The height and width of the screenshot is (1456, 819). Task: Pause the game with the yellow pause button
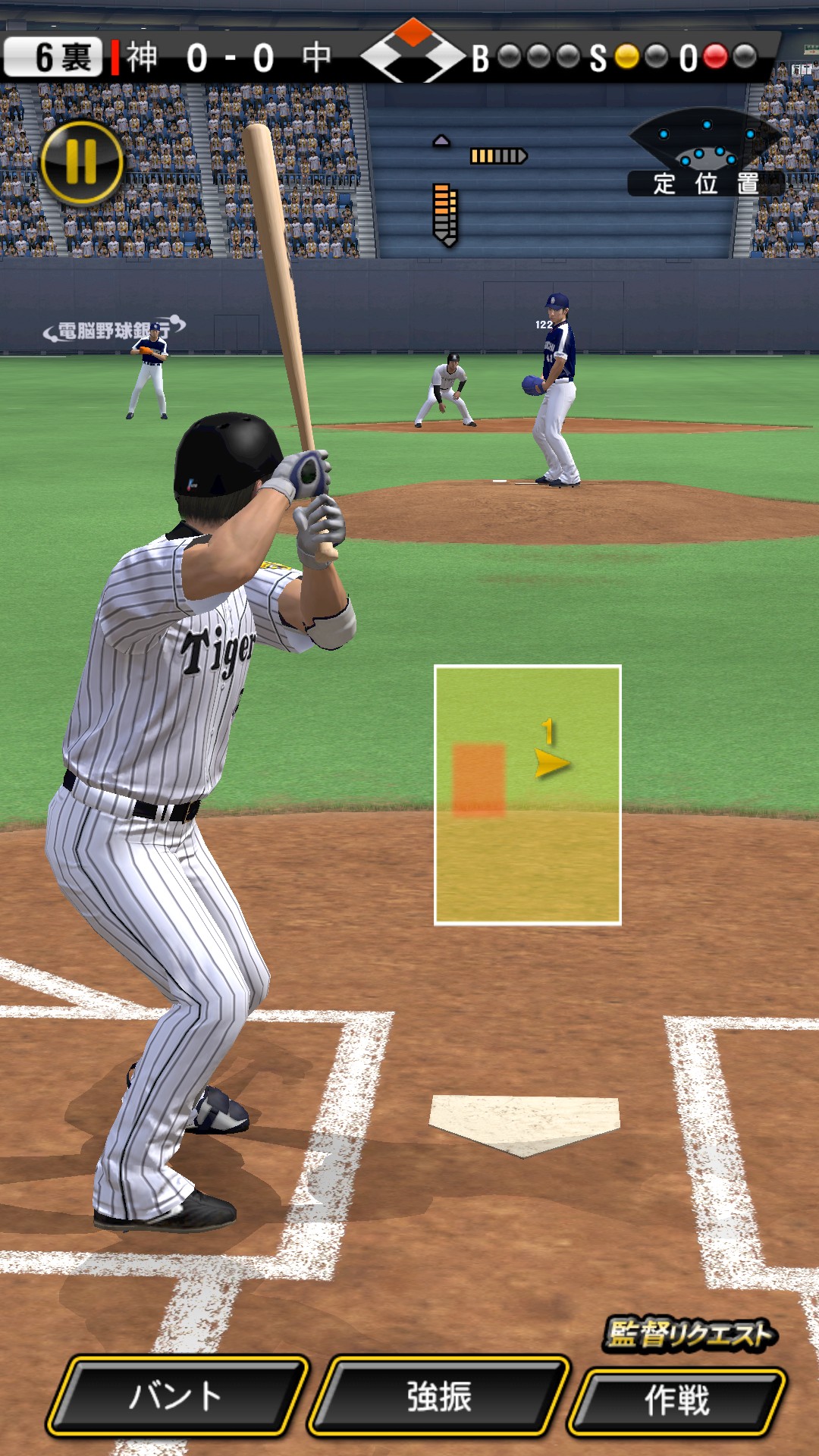coord(82,162)
